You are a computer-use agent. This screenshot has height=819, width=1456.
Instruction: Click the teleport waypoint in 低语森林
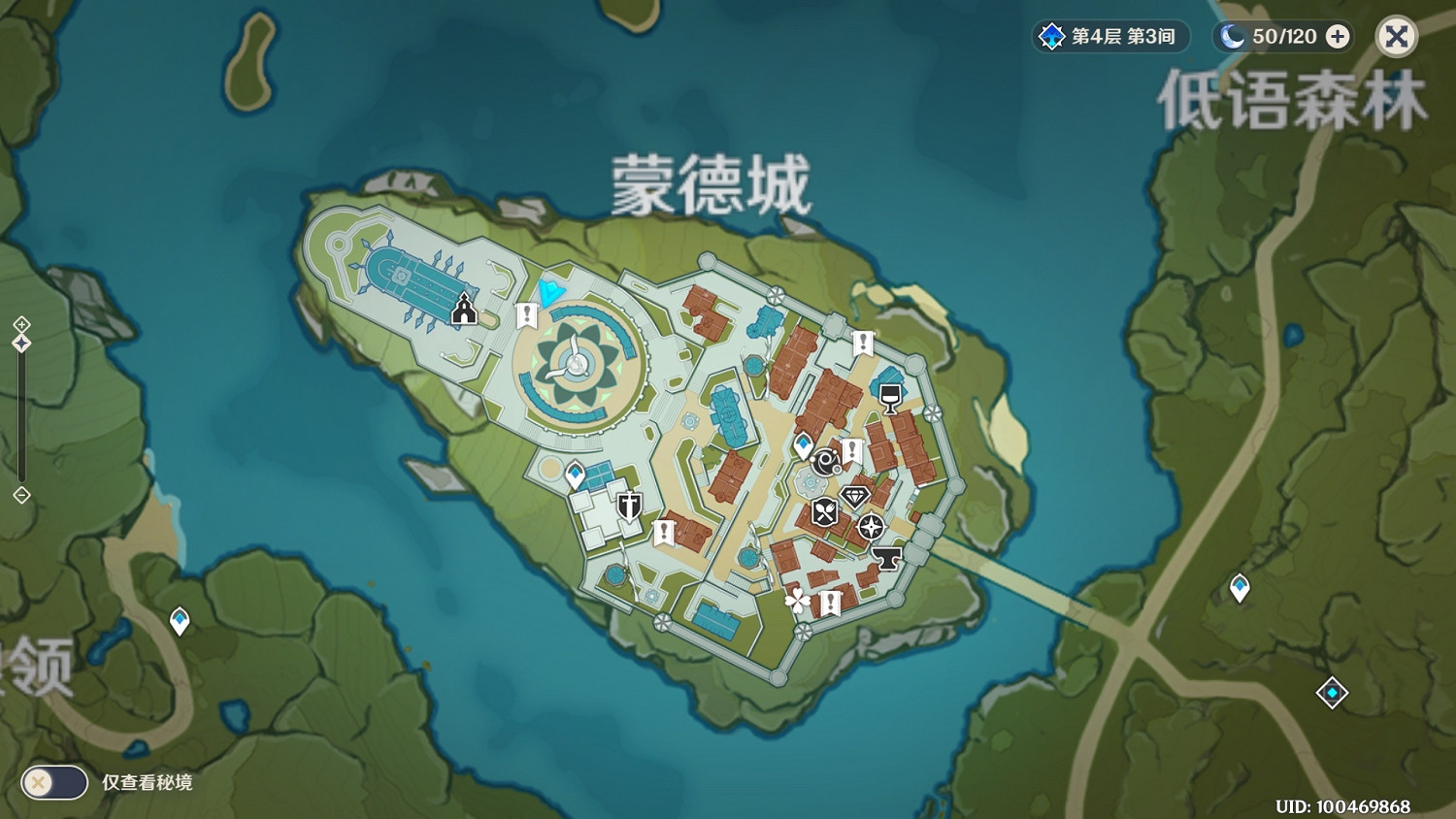pos(1240,588)
